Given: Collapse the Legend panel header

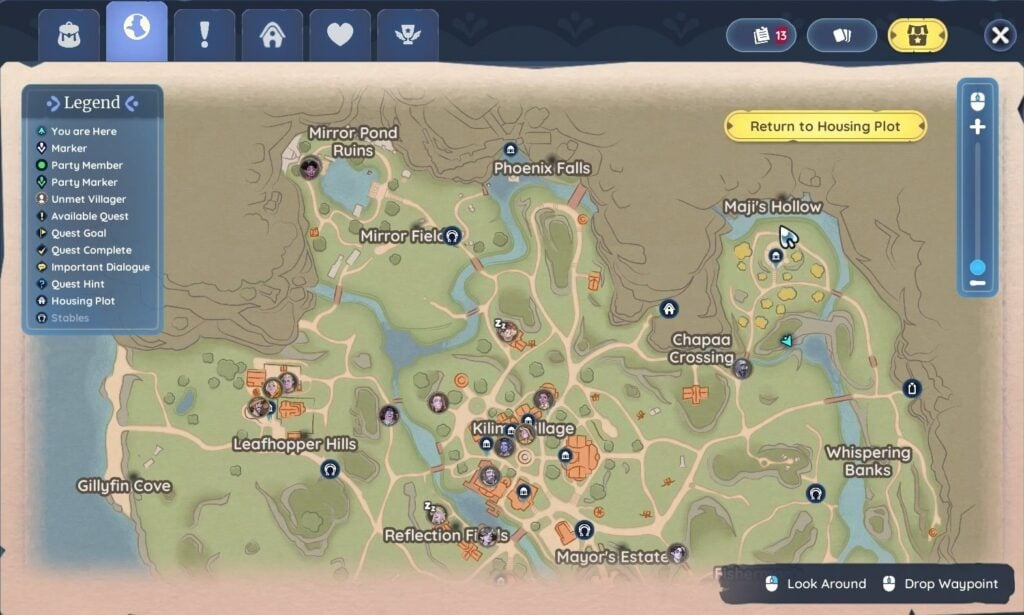Looking at the screenshot, I should [92, 103].
